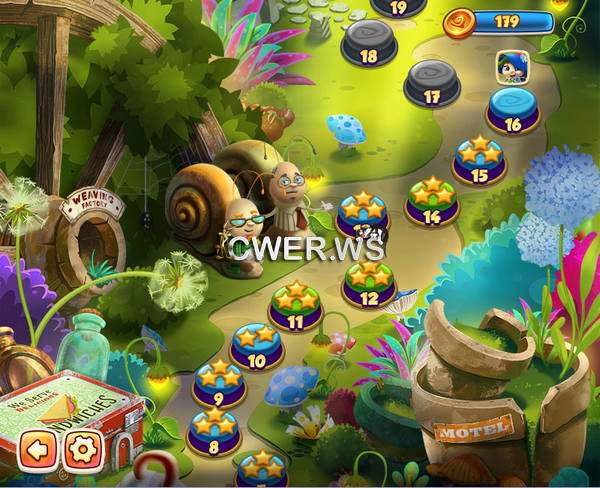Select level 13 node
The width and height of the screenshot is (600, 488).
(362, 217)
